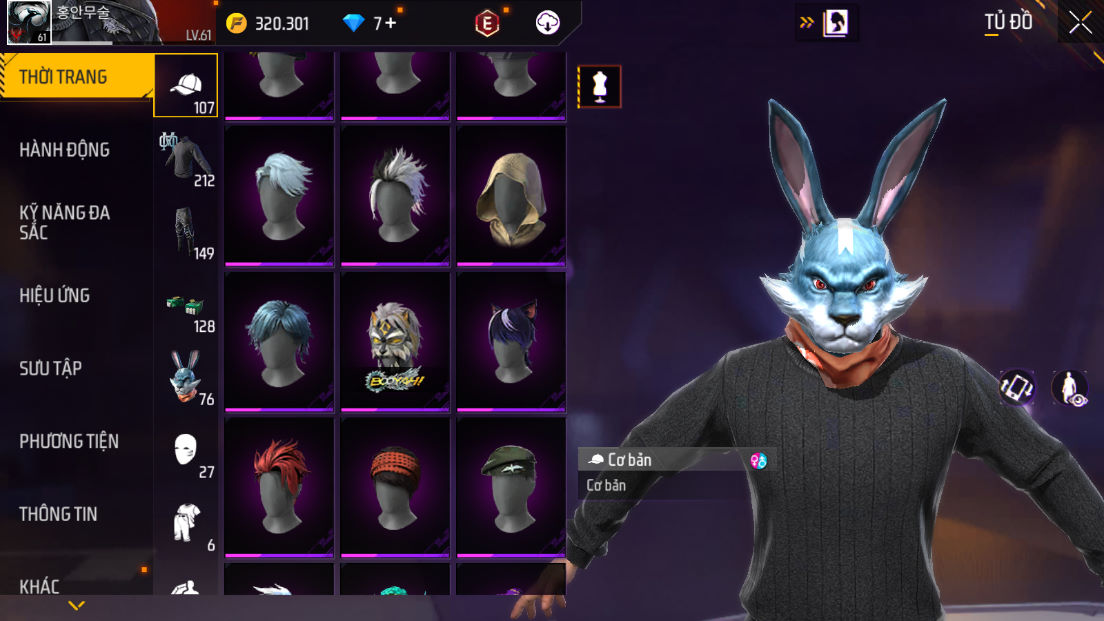Show the THÔNG TIN section
1104x621 pixels.
[59, 514]
